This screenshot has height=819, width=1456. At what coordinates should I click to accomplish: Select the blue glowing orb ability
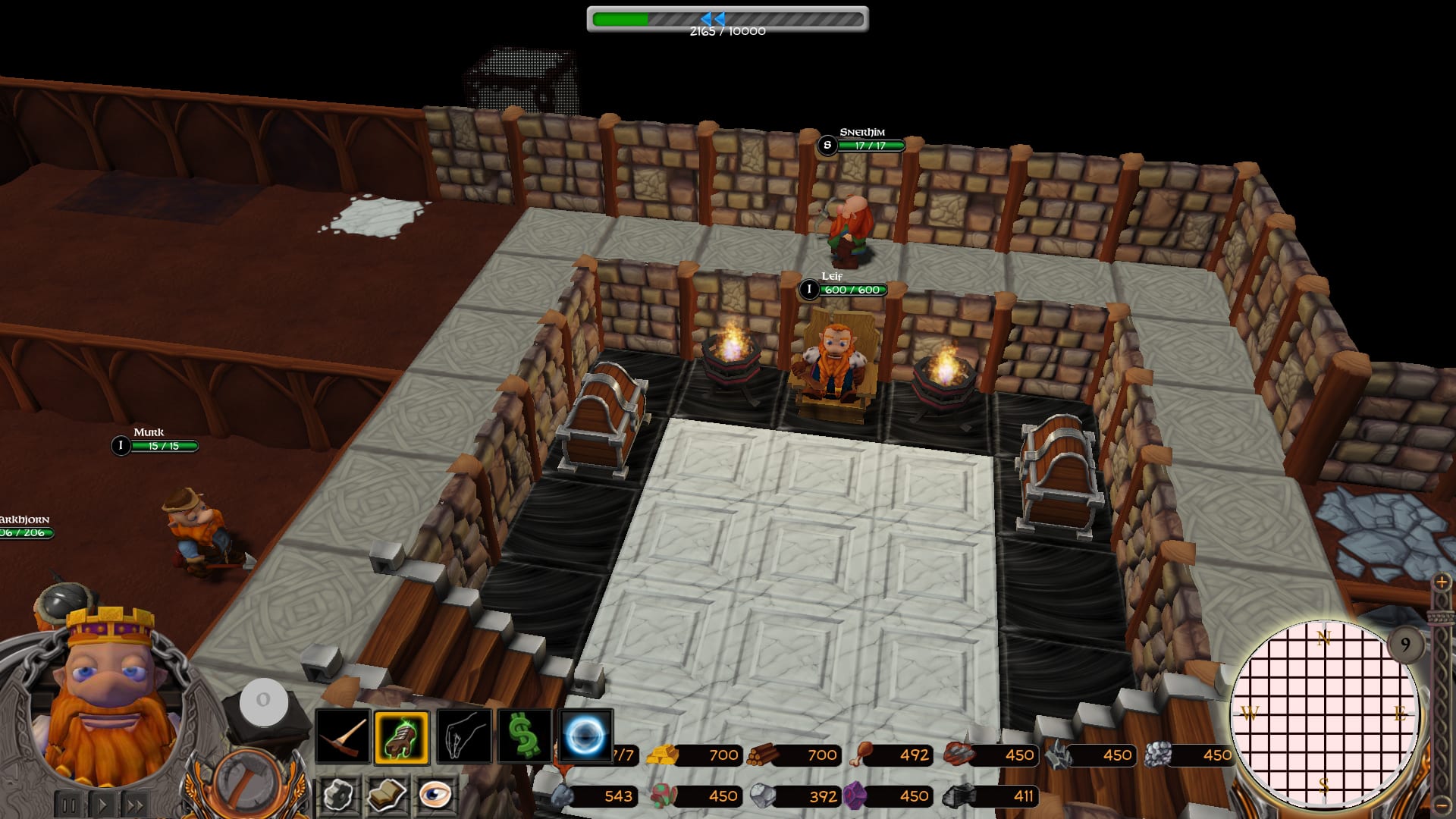point(585,736)
